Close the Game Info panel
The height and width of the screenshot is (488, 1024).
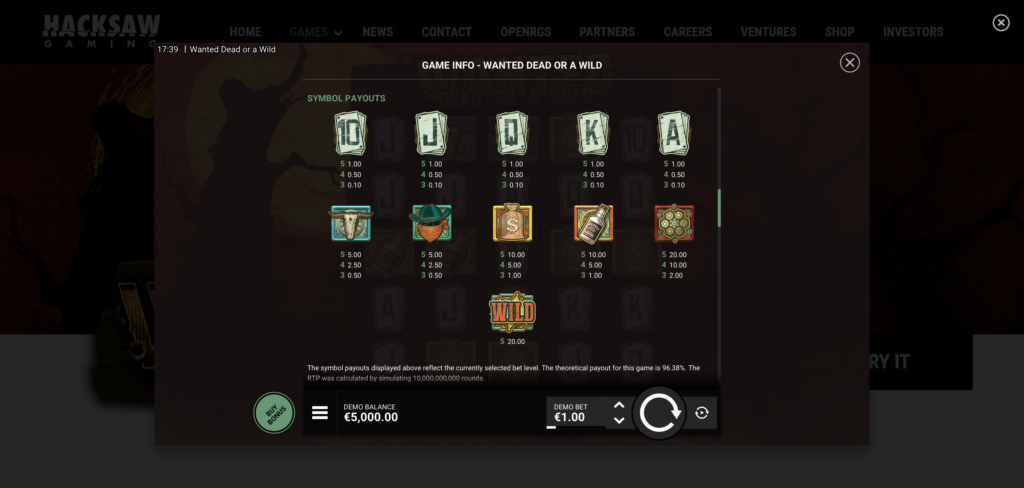[849, 63]
